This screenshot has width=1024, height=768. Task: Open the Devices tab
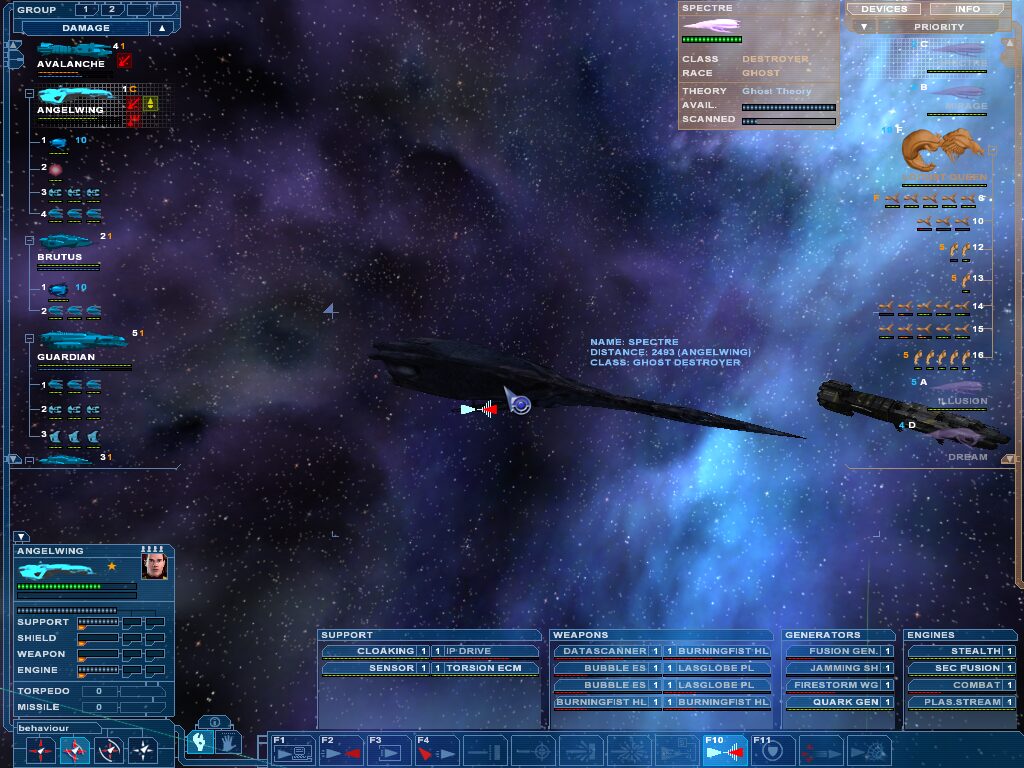[x=883, y=9]
